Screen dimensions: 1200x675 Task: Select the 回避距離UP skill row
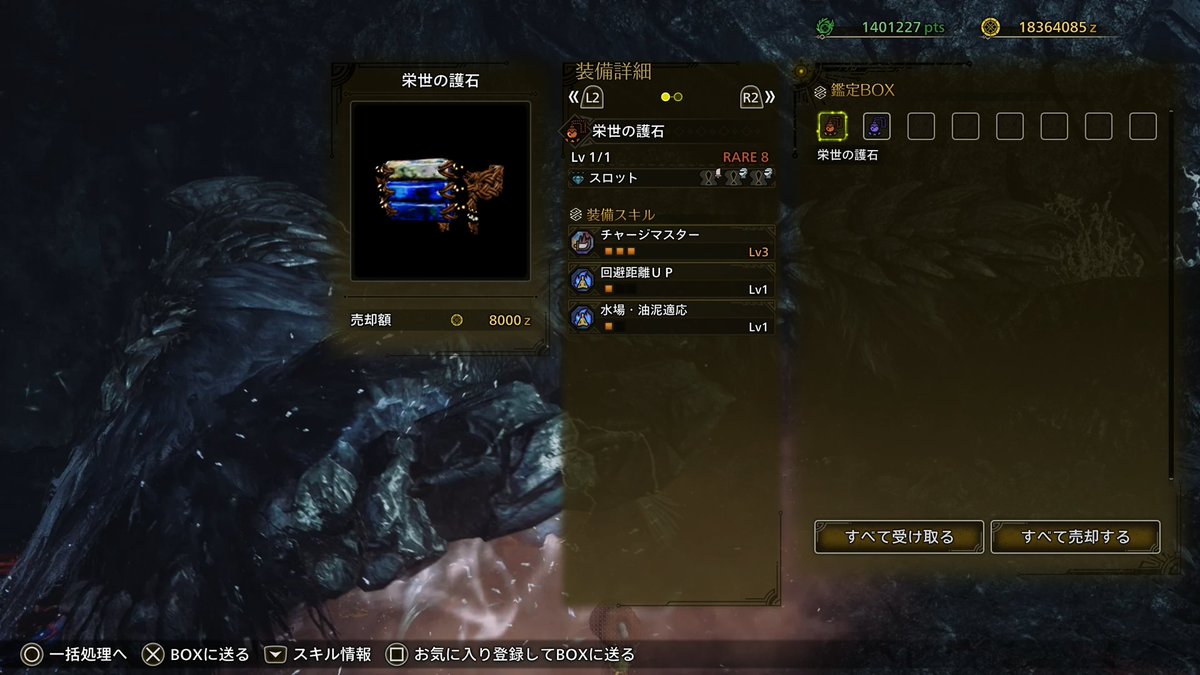tap(671, 280)
